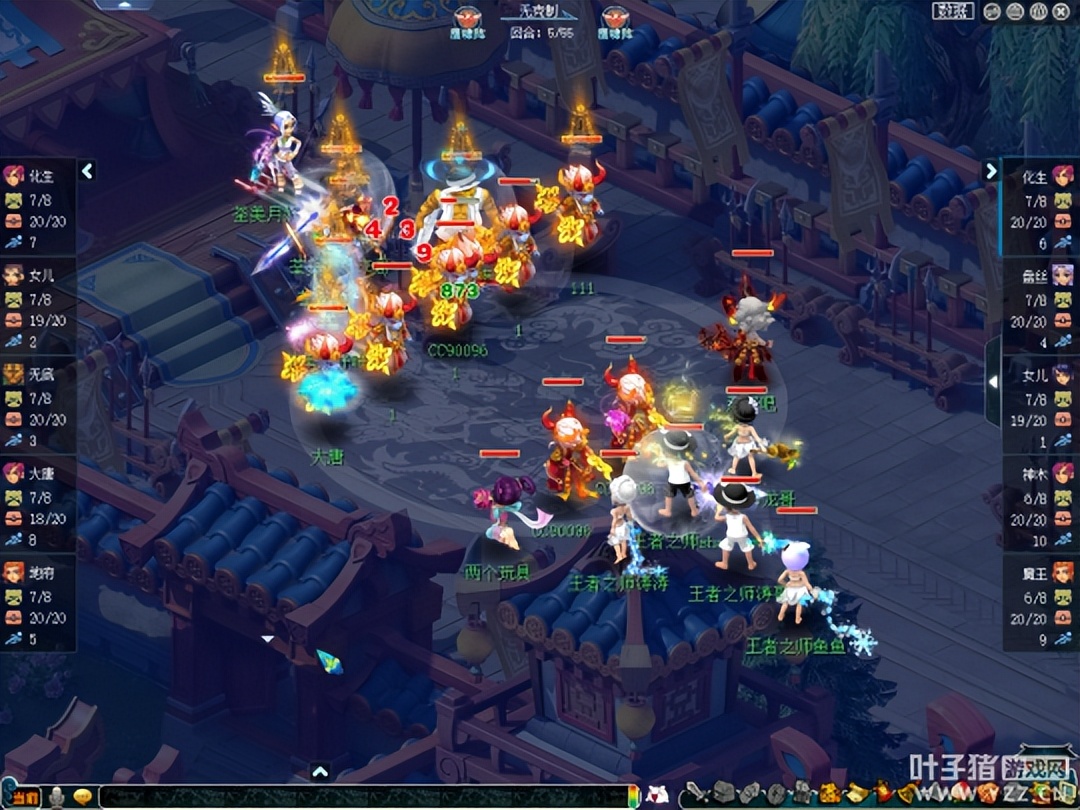This screenshot has height=810, width=1080.
Task: Collapse the left team panel with its arrow
Action: (x=87, y=171)
